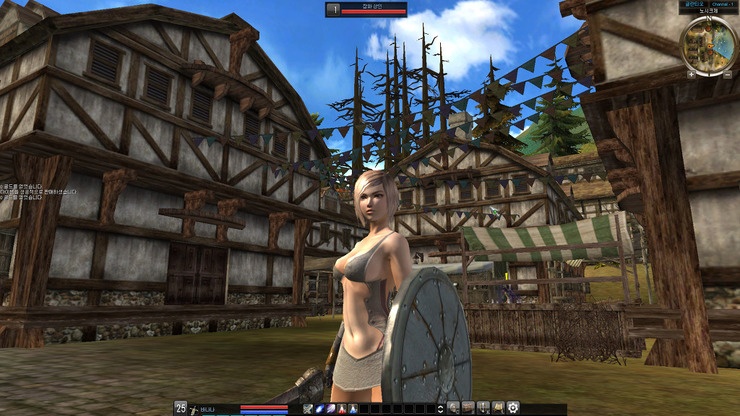
Task: Open the gear settings menu
Action: 513,408
